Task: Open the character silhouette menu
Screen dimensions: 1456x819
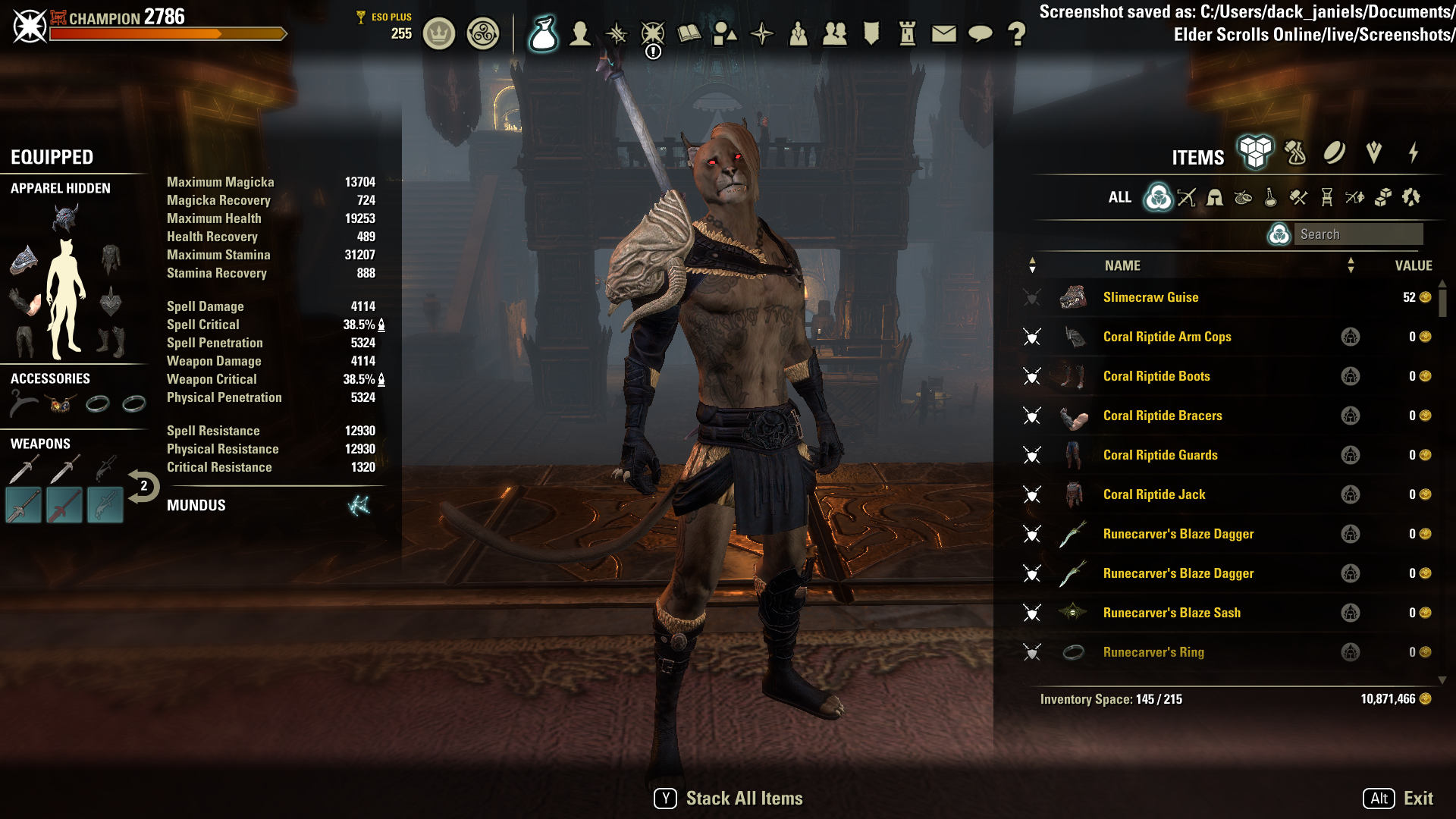Action: tap(580, 33)
